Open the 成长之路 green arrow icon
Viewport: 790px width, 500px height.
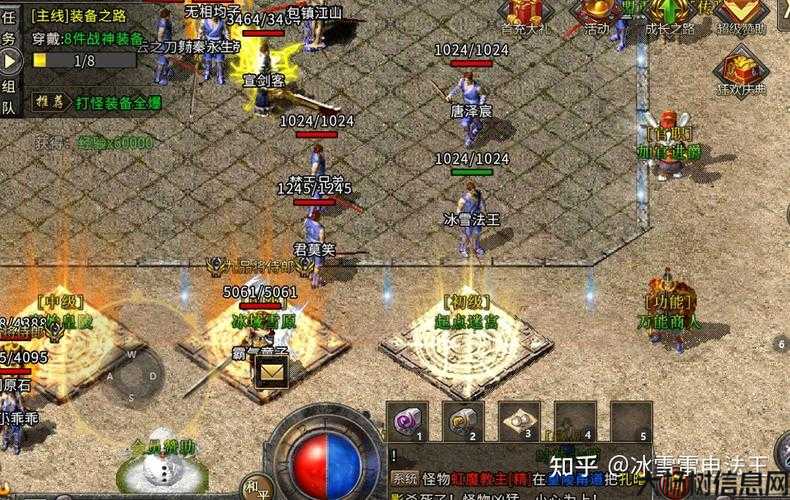pos(668,14)
